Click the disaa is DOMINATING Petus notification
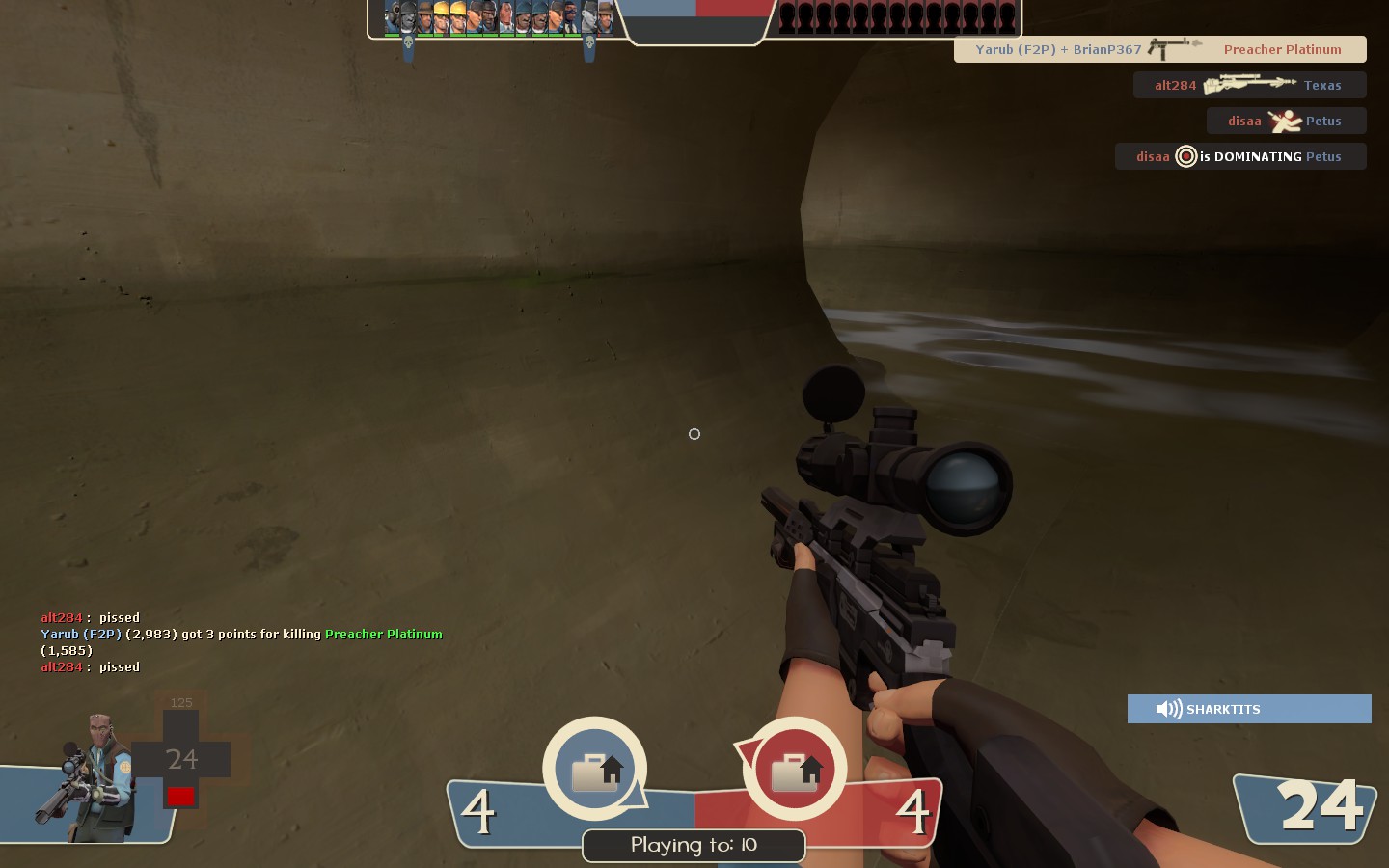 pos(1240,156)
